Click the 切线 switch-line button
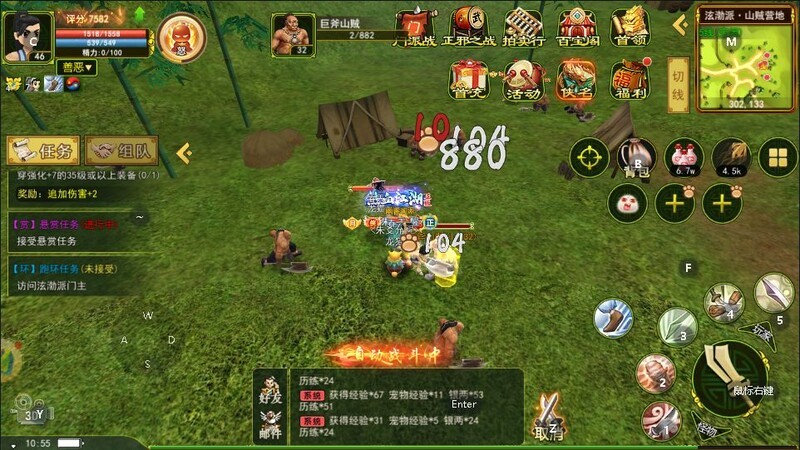This screenshot has height=450, width=800. pyautogui.click(x=677, y=78)
